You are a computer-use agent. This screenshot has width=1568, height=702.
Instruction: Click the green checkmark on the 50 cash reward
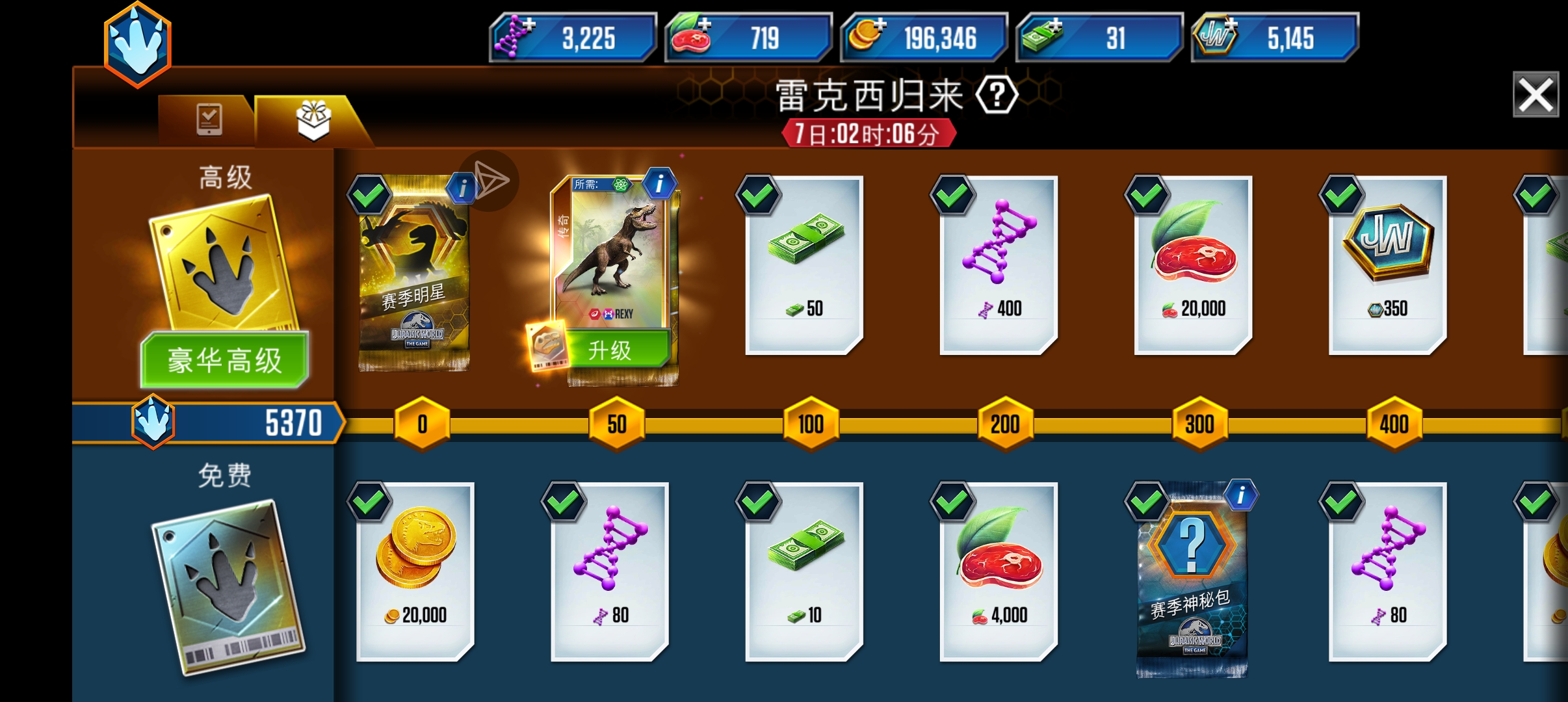[x=758, y=195]
